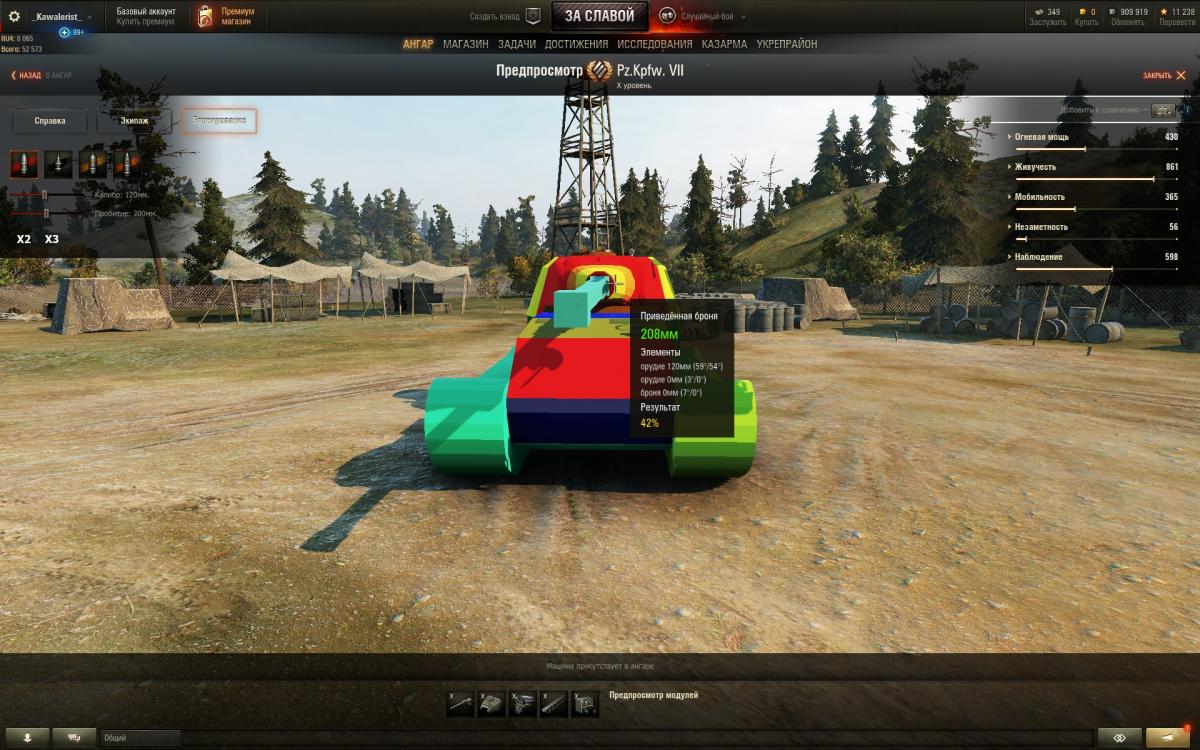
Task: Adjust the Пробитие penetration slider
Action: pos(46,213)
